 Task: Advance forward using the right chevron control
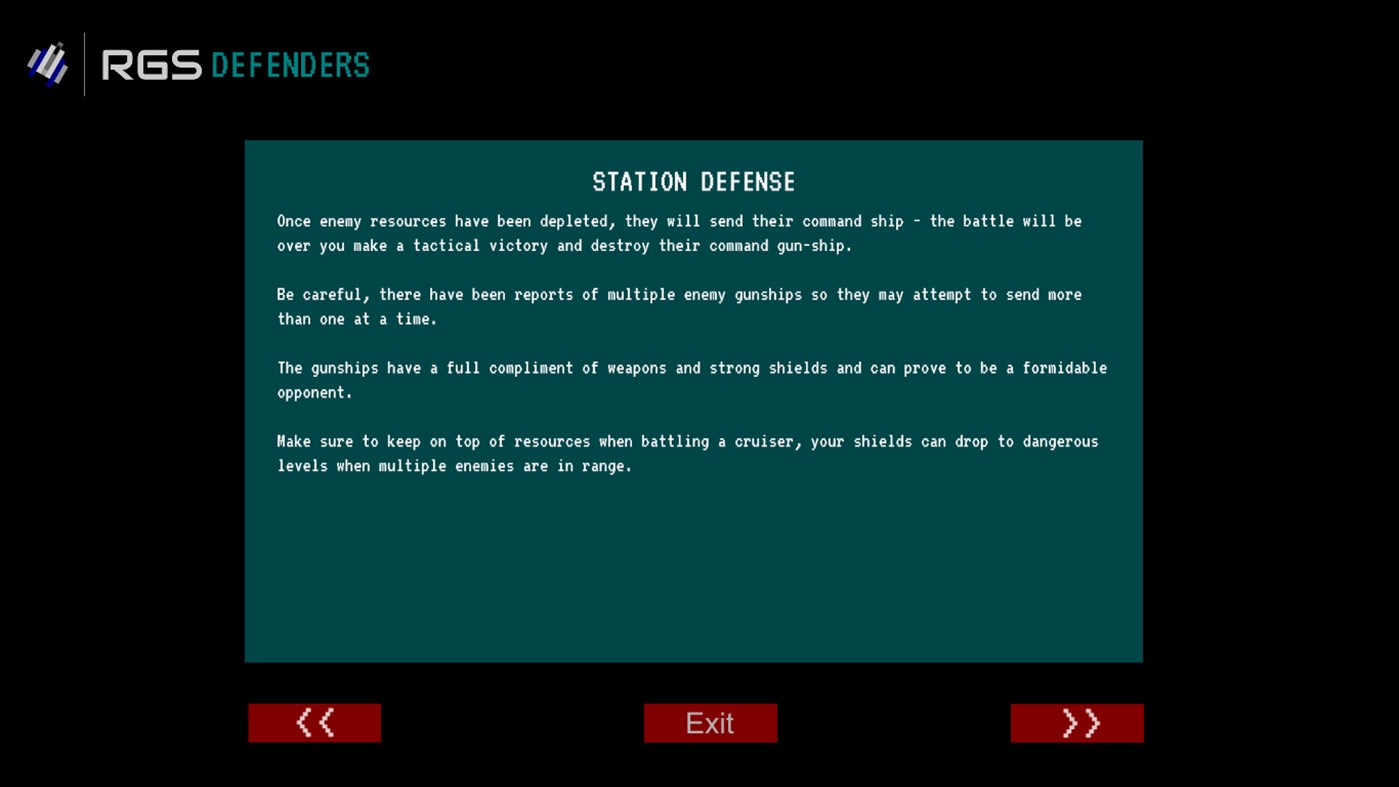click(1077, 722)
